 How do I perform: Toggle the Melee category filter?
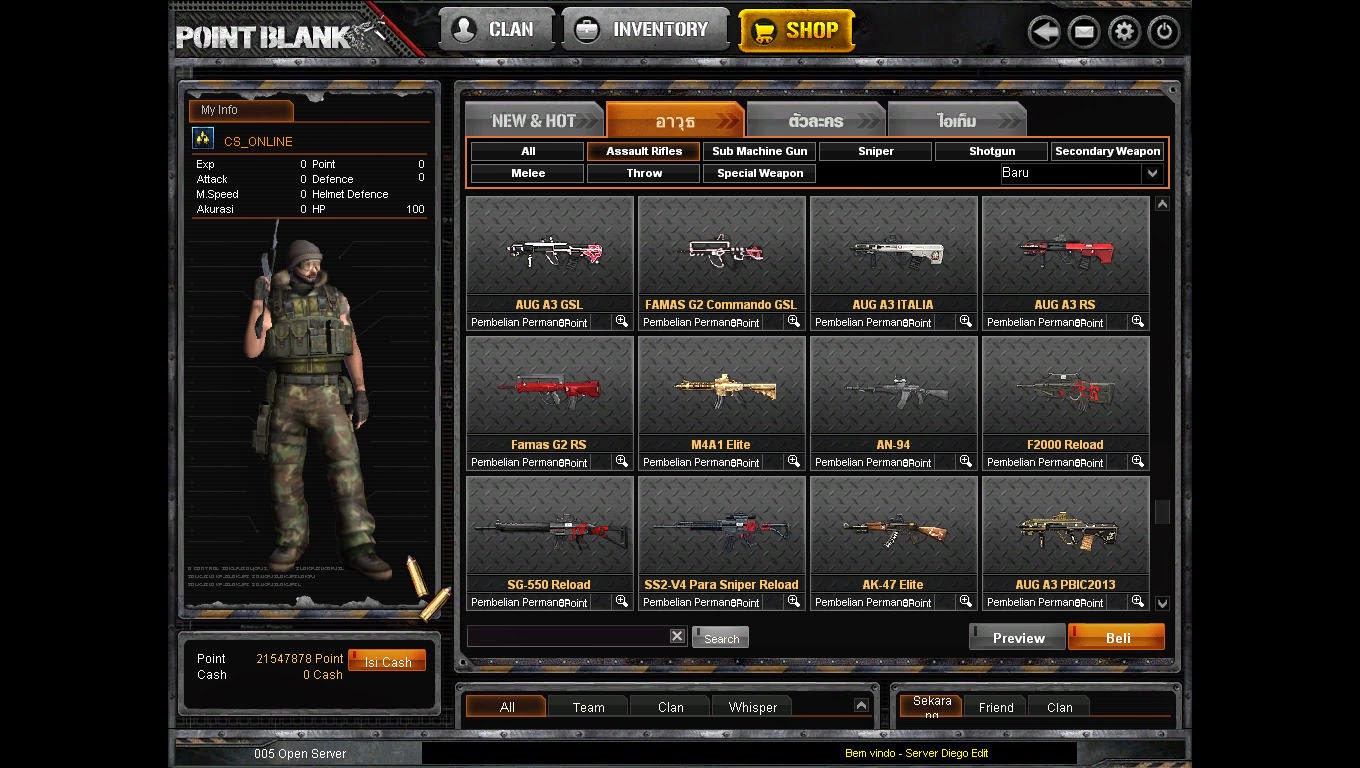[527, 173]
